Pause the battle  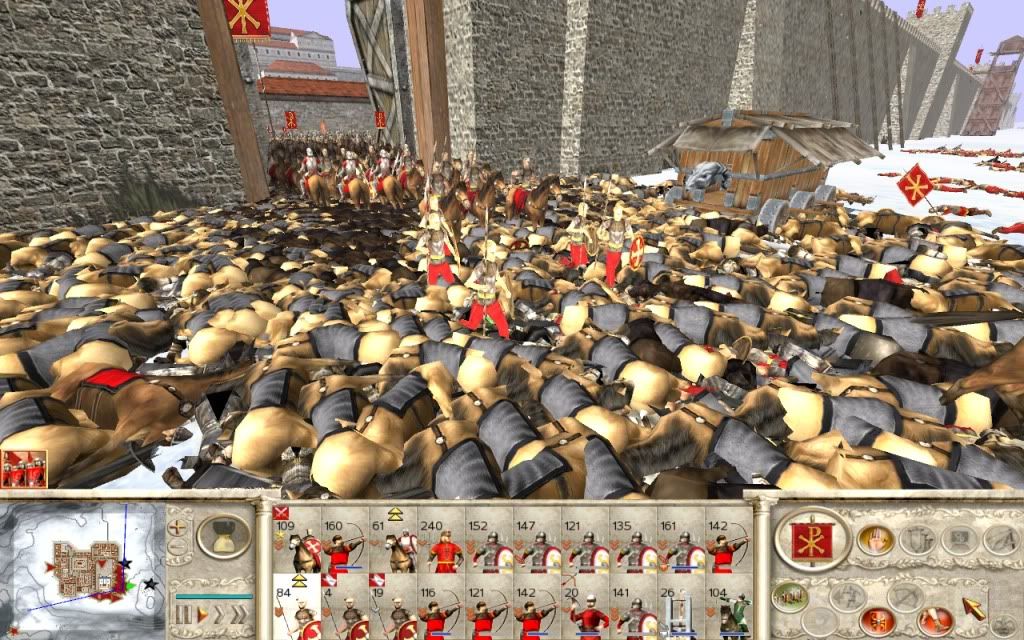tap(184, 613)
